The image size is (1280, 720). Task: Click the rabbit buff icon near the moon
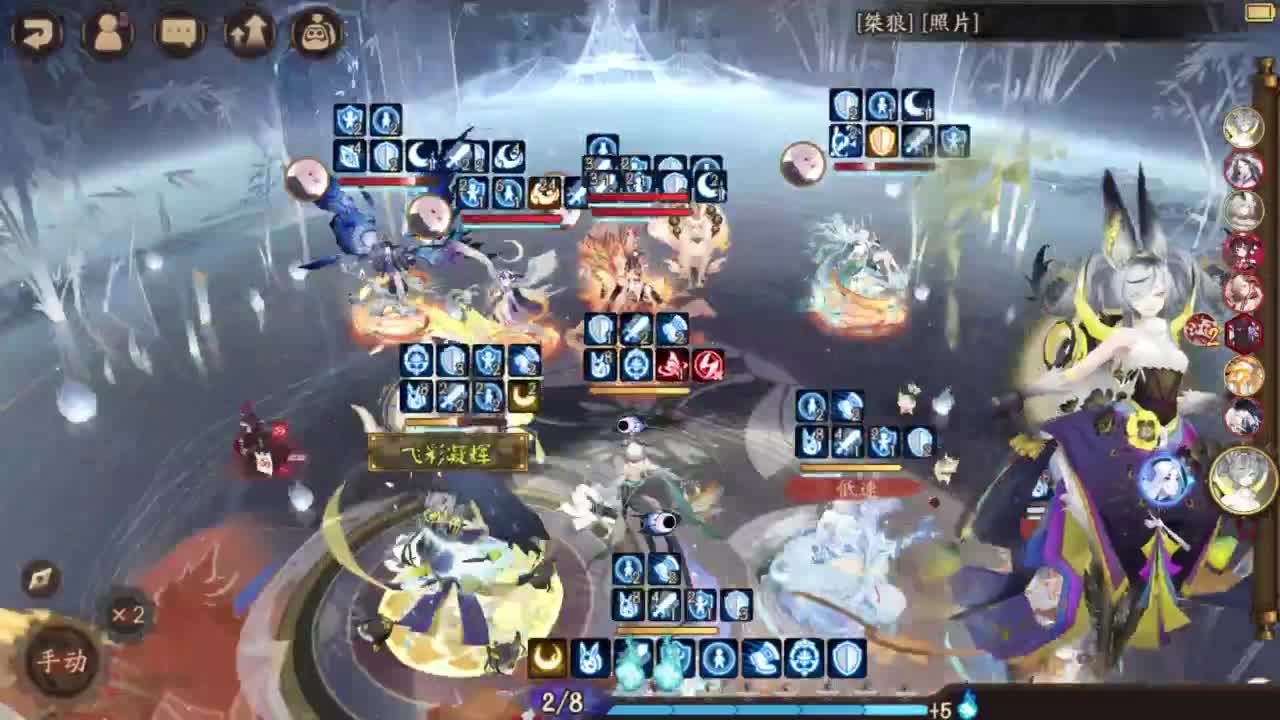click(x=589, y=656)
